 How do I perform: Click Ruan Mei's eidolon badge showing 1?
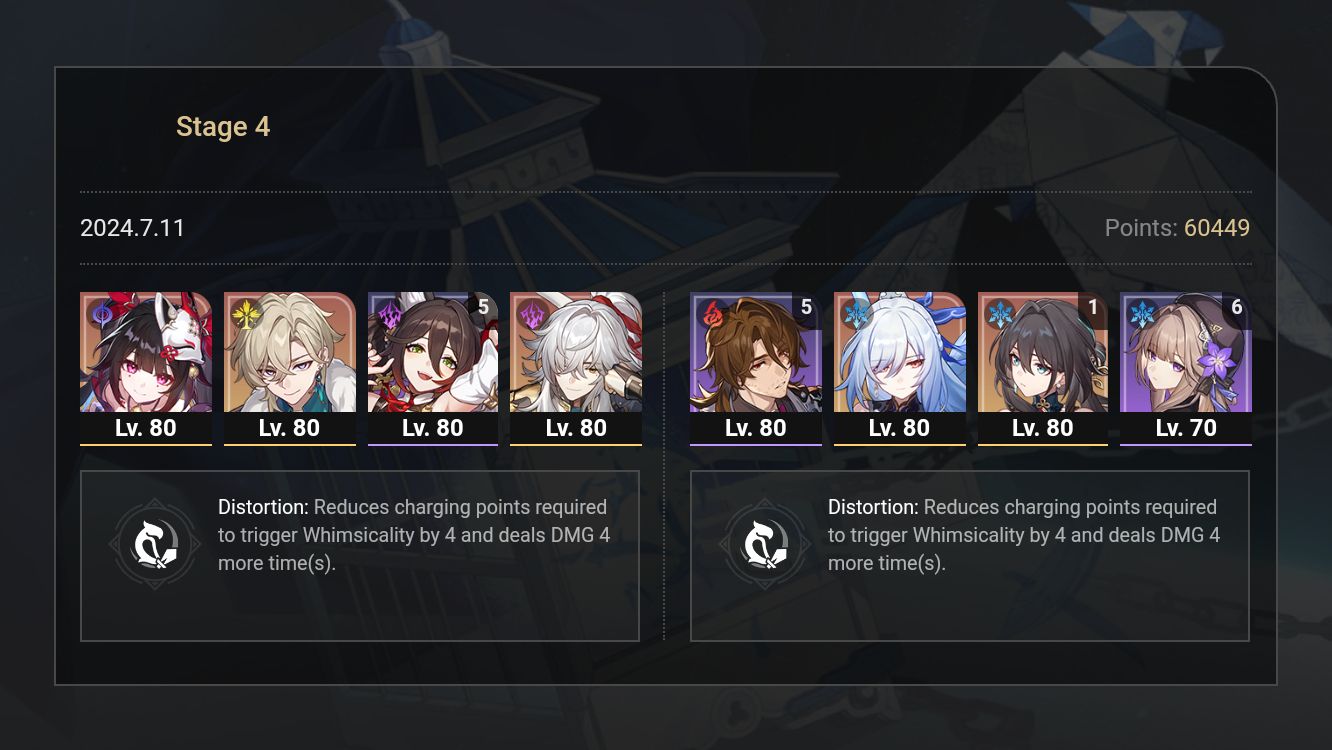[x=1091, y=308]
